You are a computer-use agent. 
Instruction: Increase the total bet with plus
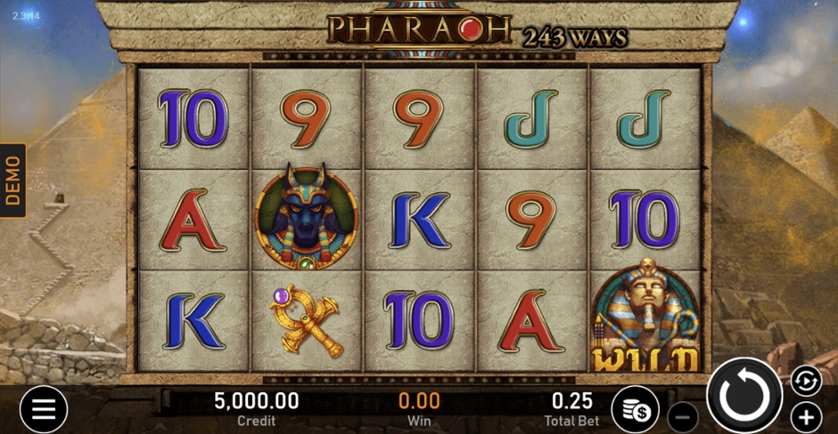[806, 415]
